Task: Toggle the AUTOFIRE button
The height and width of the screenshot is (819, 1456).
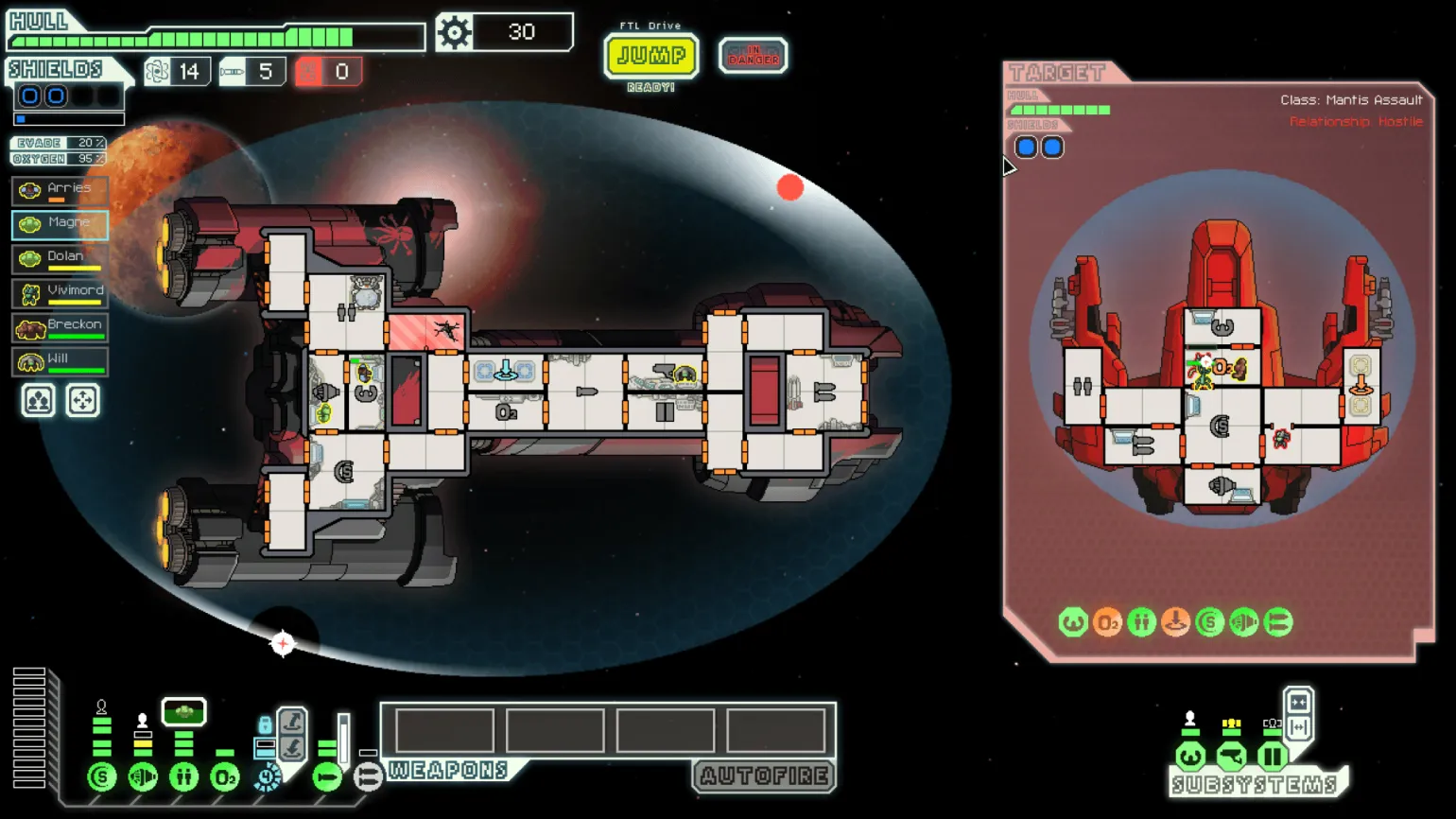Action: (764, 776)
